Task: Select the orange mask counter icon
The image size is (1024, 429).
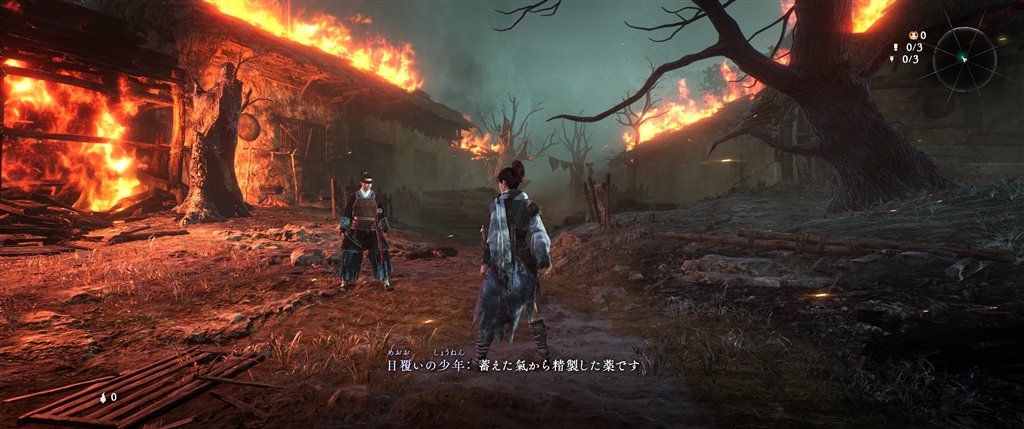Action: [x=911, y=36]
